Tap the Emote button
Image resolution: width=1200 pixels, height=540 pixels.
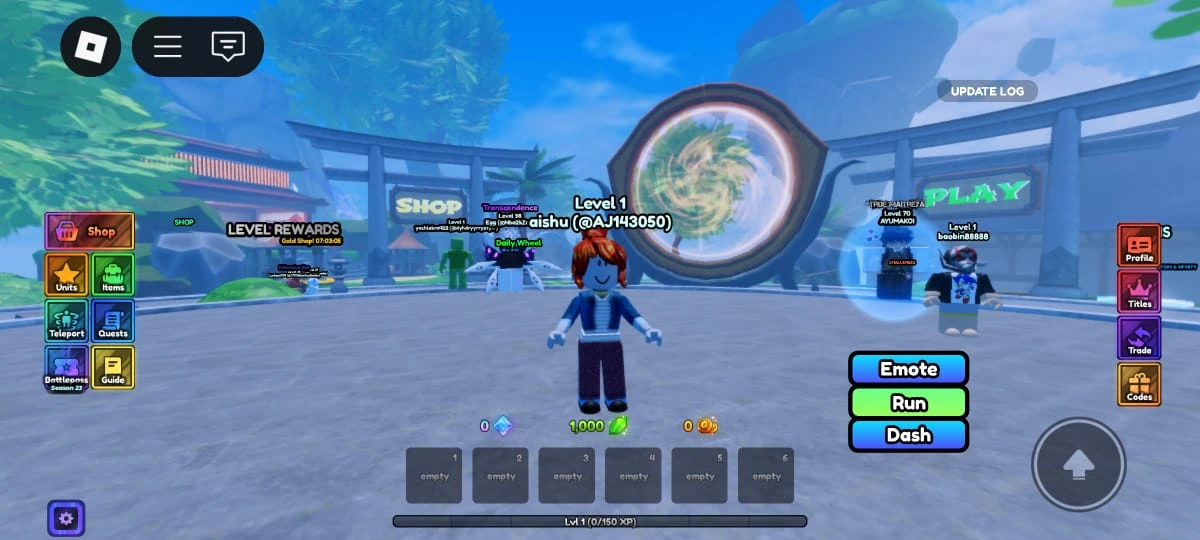[x=908, y=369]
